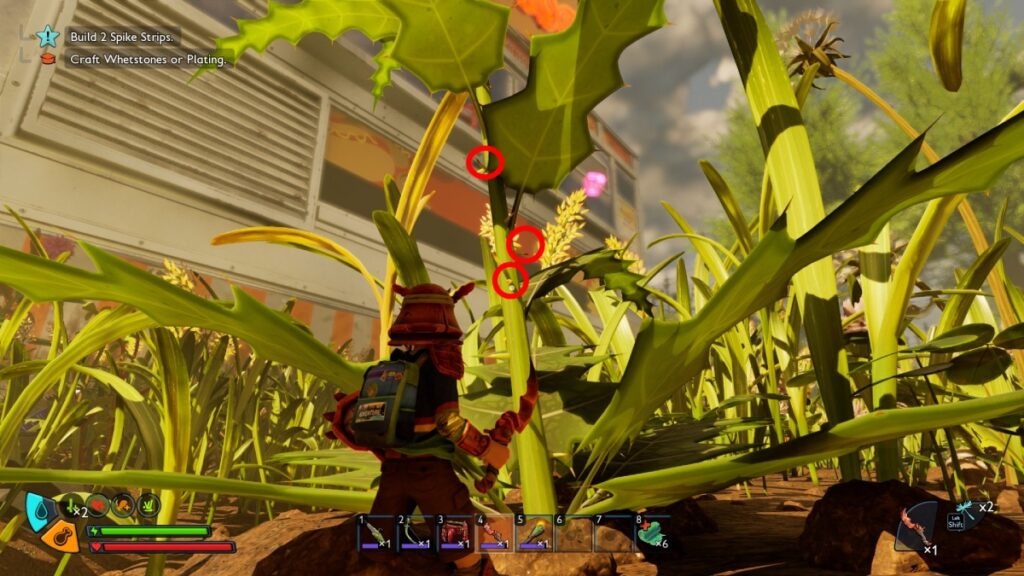Inspect the orange drumstick status effect icon
The height and width of the screenshot is (576, 1024).
point(124,505)
